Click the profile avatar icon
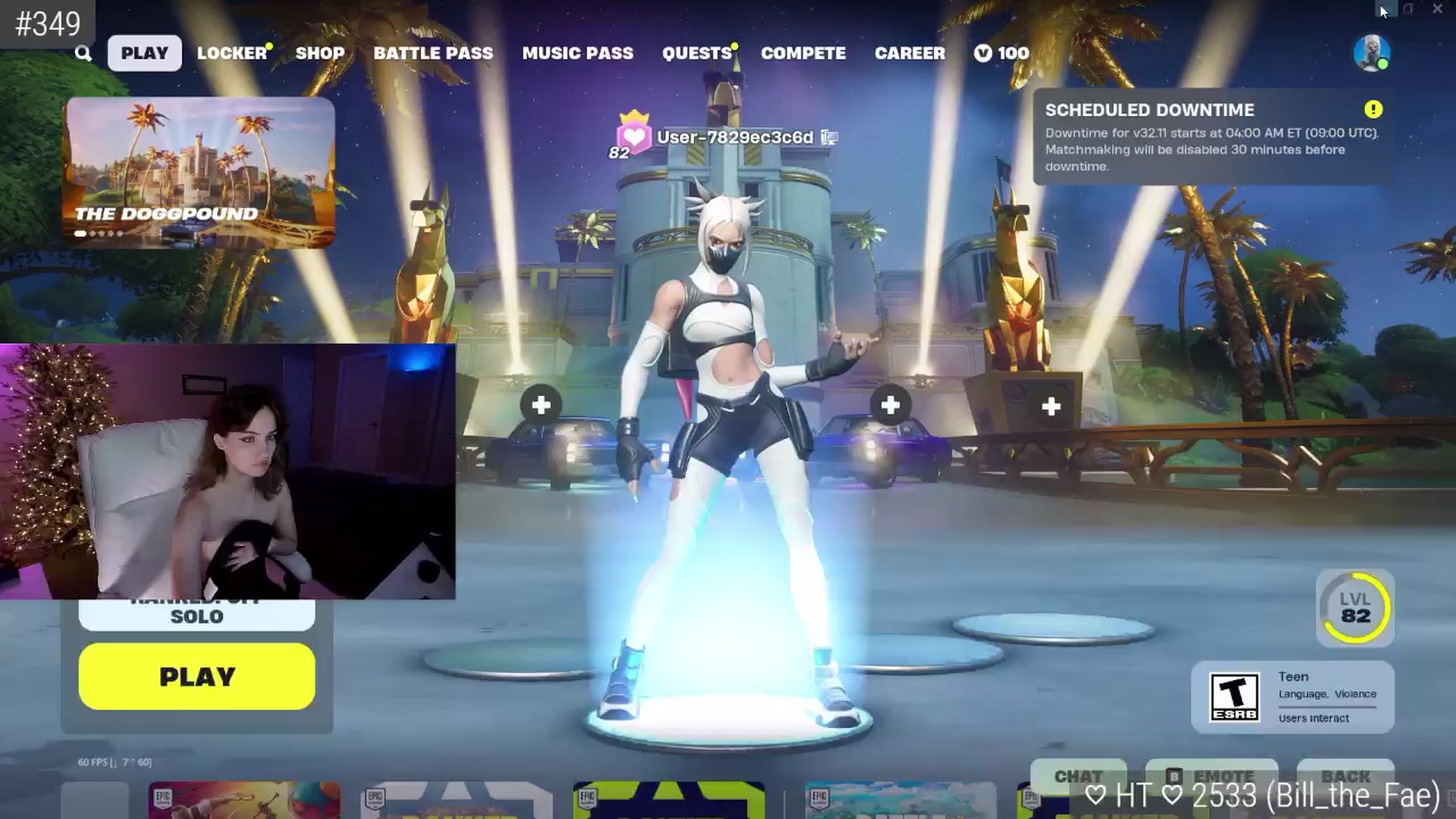 1371,53
